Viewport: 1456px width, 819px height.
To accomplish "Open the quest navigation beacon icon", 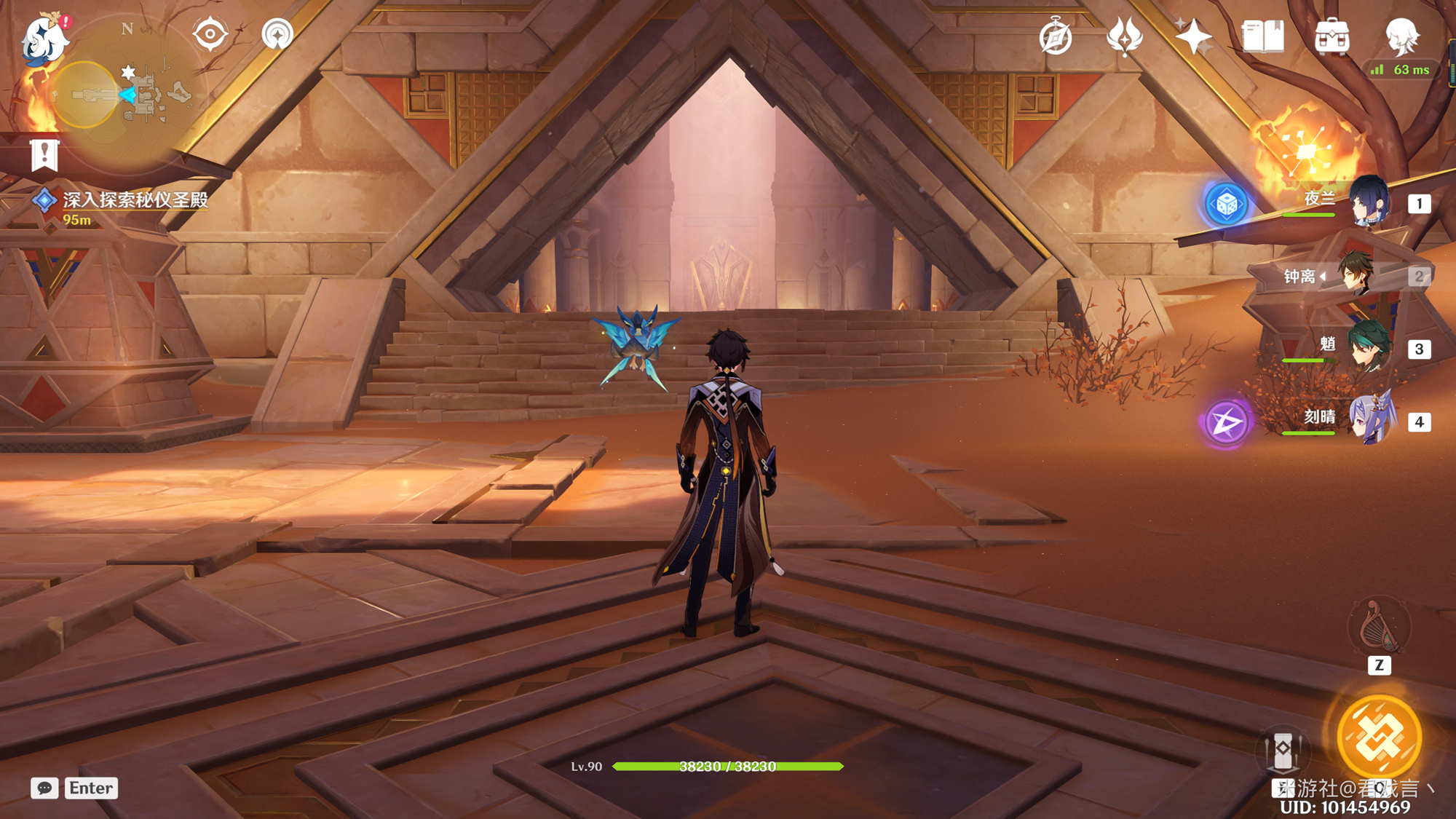I will pos(277,34).
